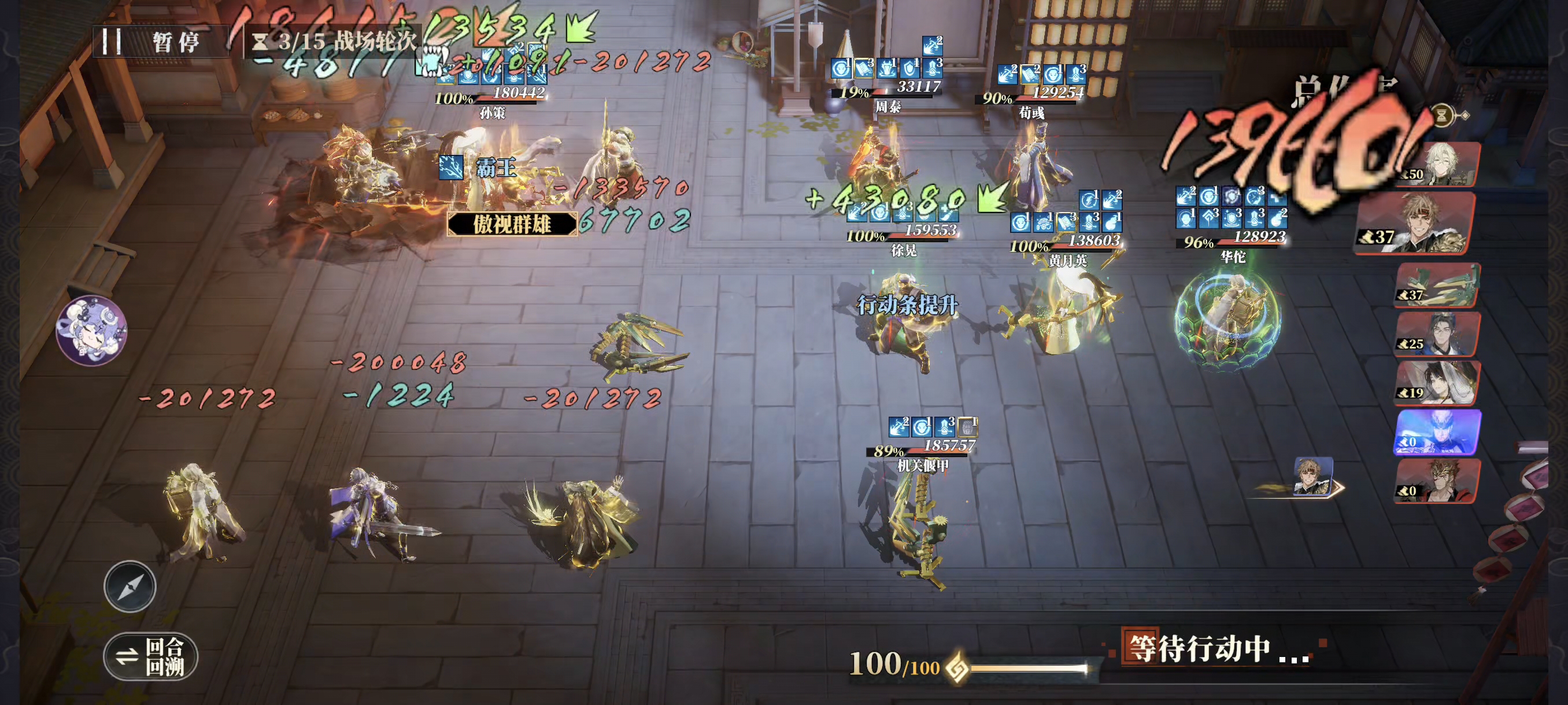
Task: Choose the masked red-haired portrait at speed 0
Action: pos(1437,481)
